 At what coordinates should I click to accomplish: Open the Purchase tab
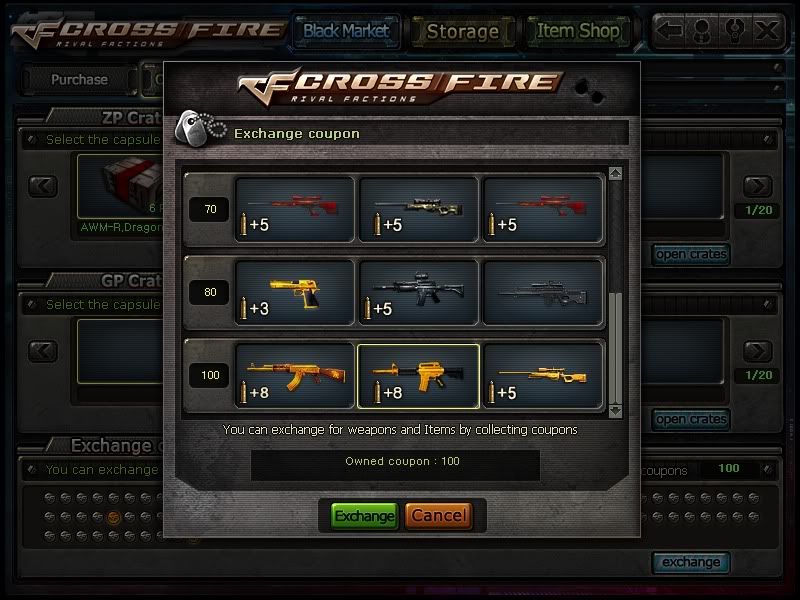[x=79, y=79]
